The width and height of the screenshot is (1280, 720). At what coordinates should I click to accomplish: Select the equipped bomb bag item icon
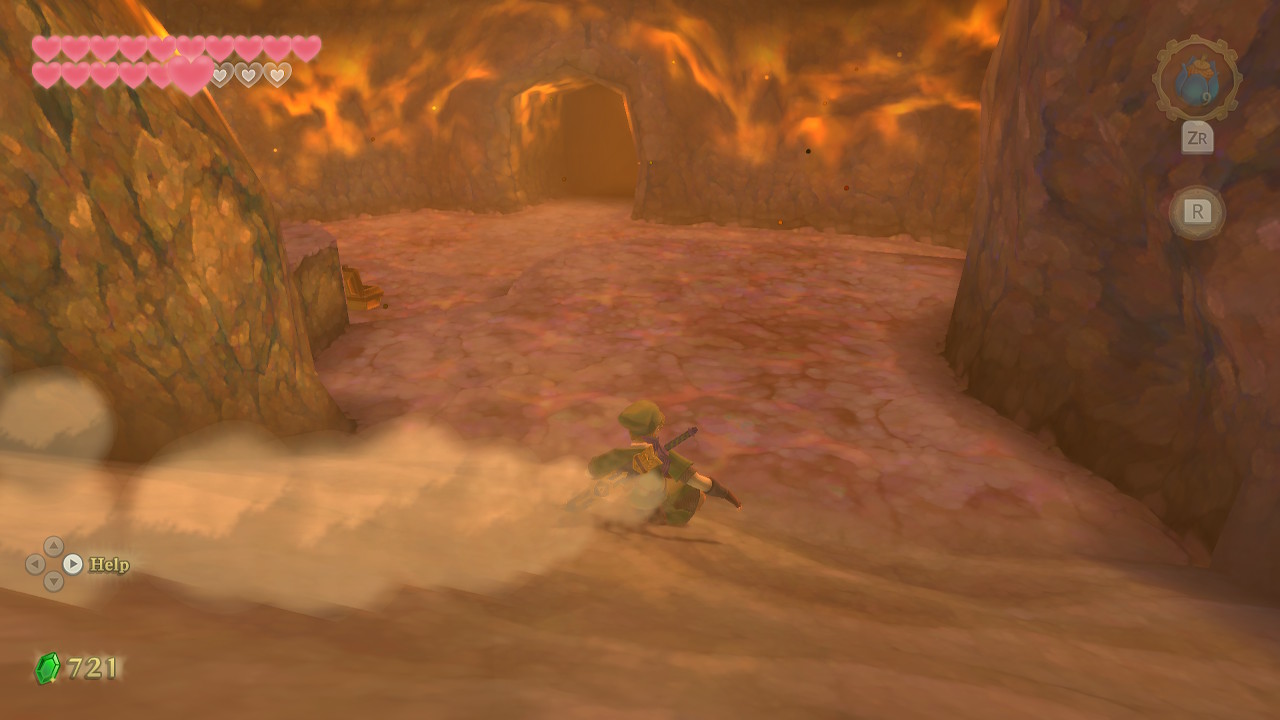click(x=1196, y=80)
